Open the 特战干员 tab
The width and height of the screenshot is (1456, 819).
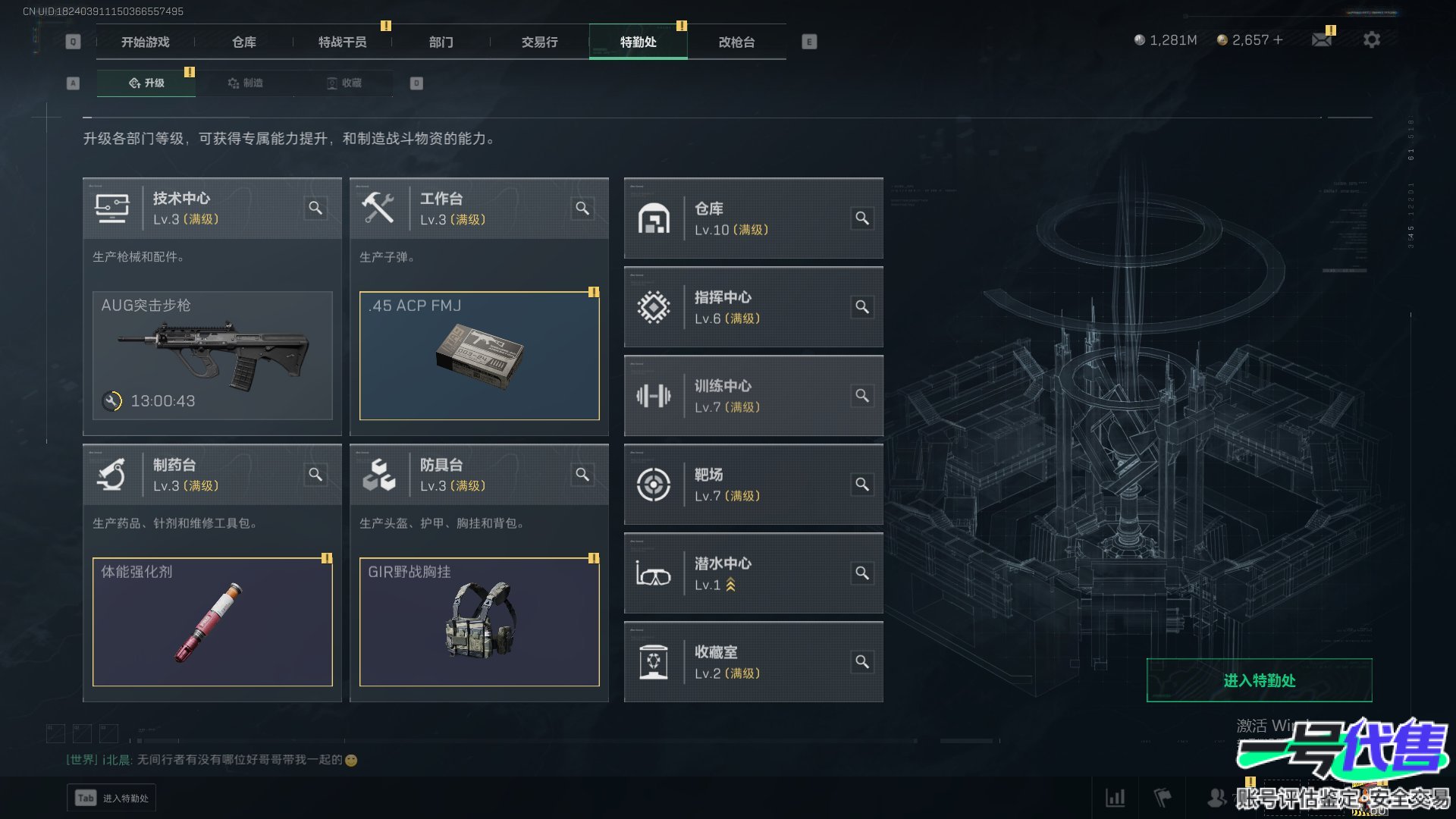click(342, 42)
